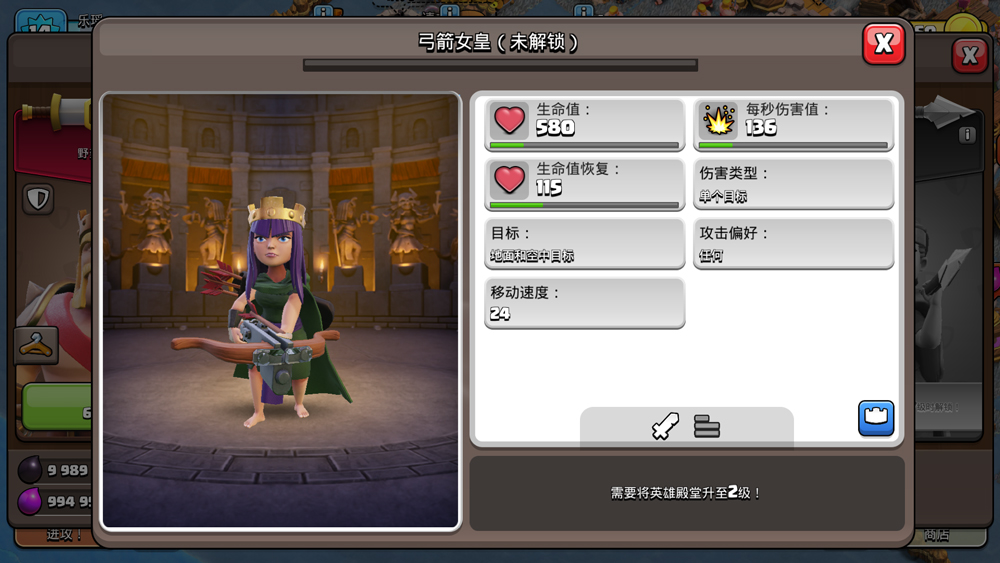The image size is (1000, 563).
Task: Close the dimmed hero hall panel behind
Action: click(x=969, y=56)
